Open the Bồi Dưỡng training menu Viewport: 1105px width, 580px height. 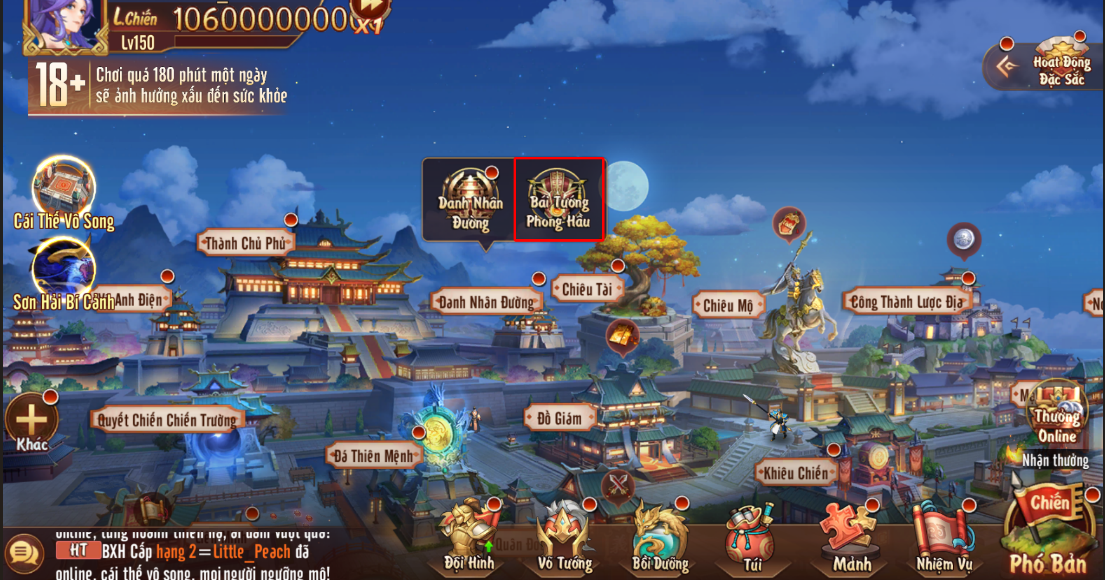[x=659, y=535]
